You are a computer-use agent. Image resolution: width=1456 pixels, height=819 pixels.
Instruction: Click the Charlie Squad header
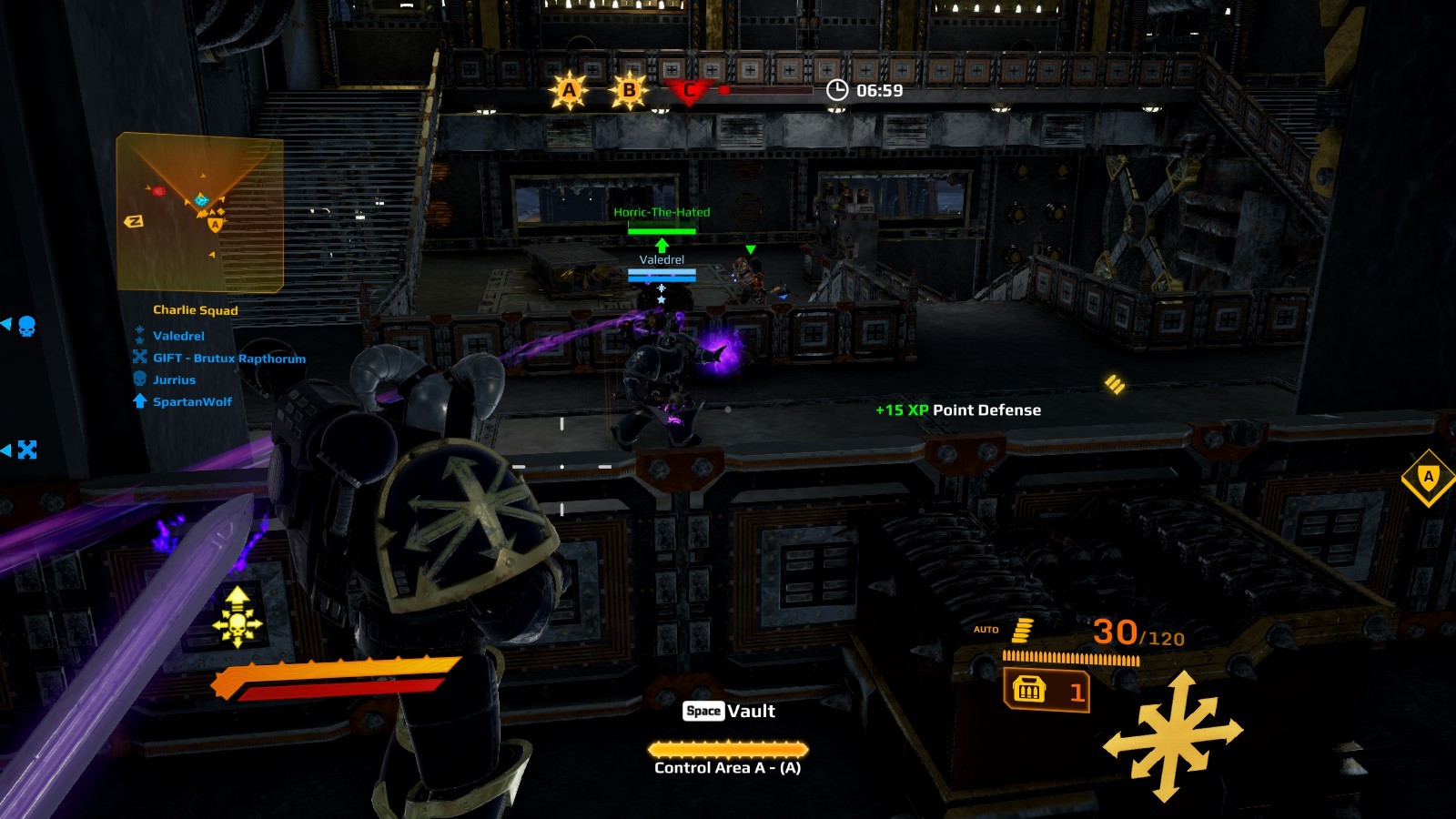[195, 310]
